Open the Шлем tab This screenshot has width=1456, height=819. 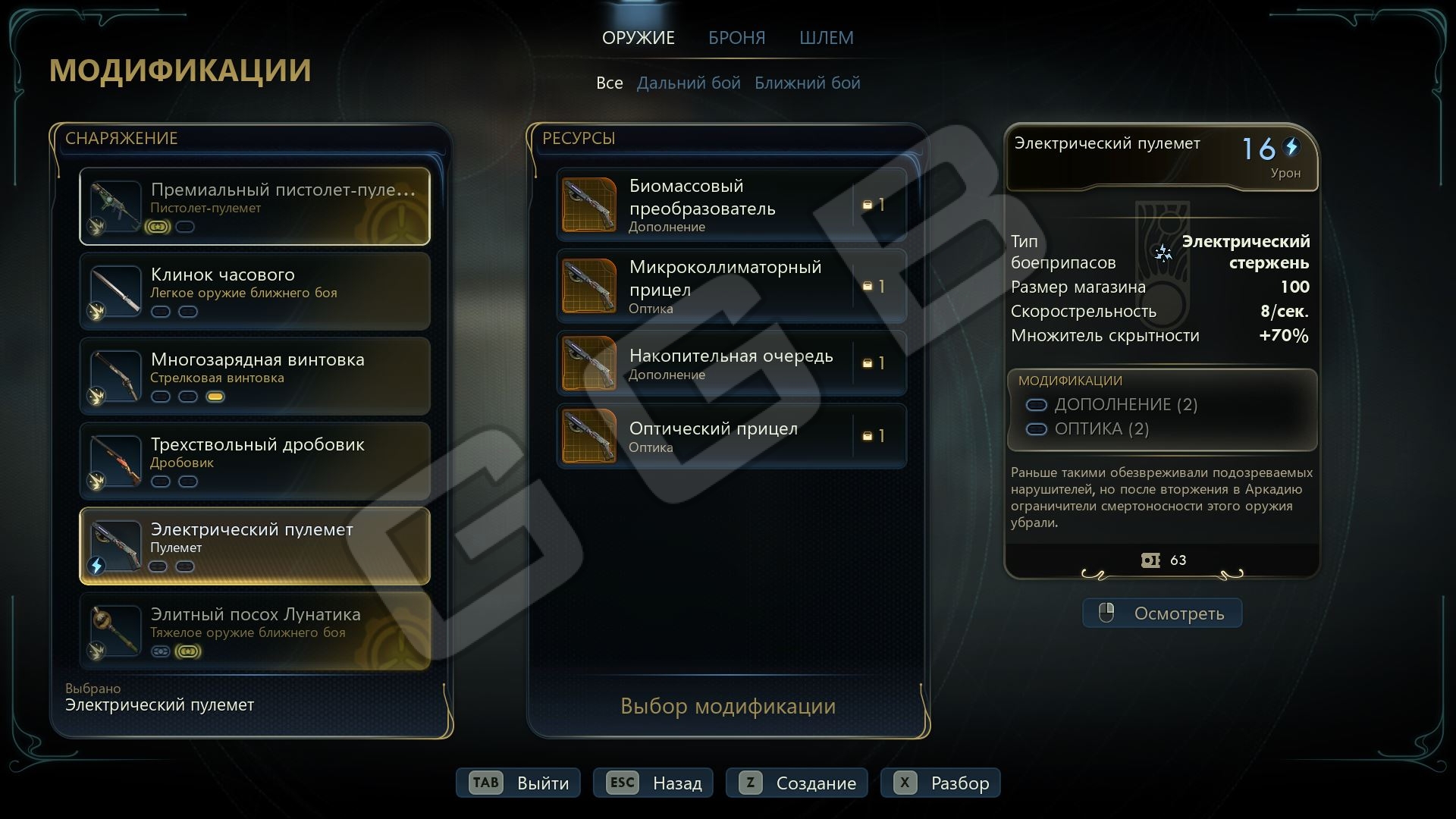coord(826,38)
